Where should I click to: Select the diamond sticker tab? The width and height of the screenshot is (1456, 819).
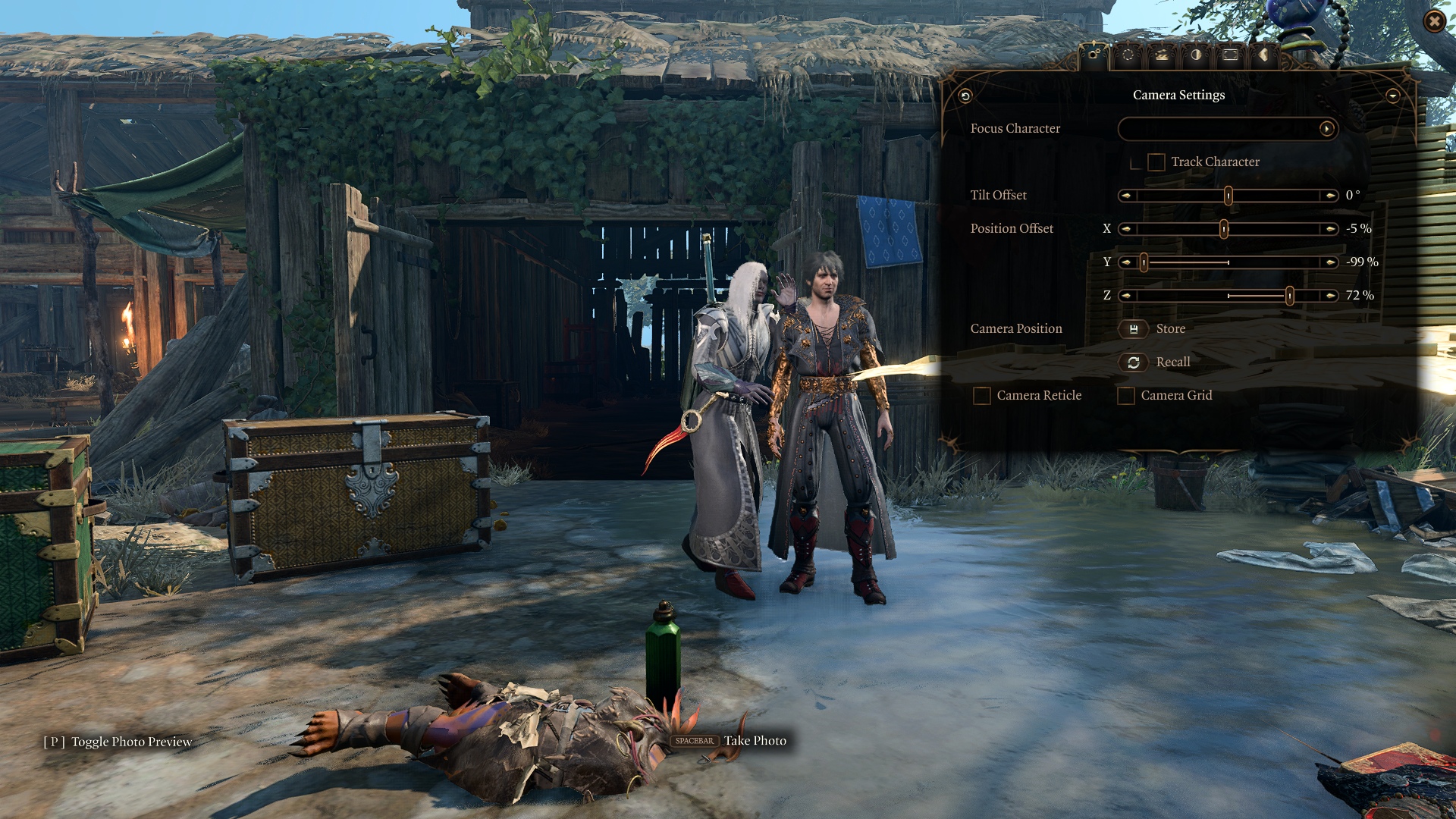(1263, 55)
